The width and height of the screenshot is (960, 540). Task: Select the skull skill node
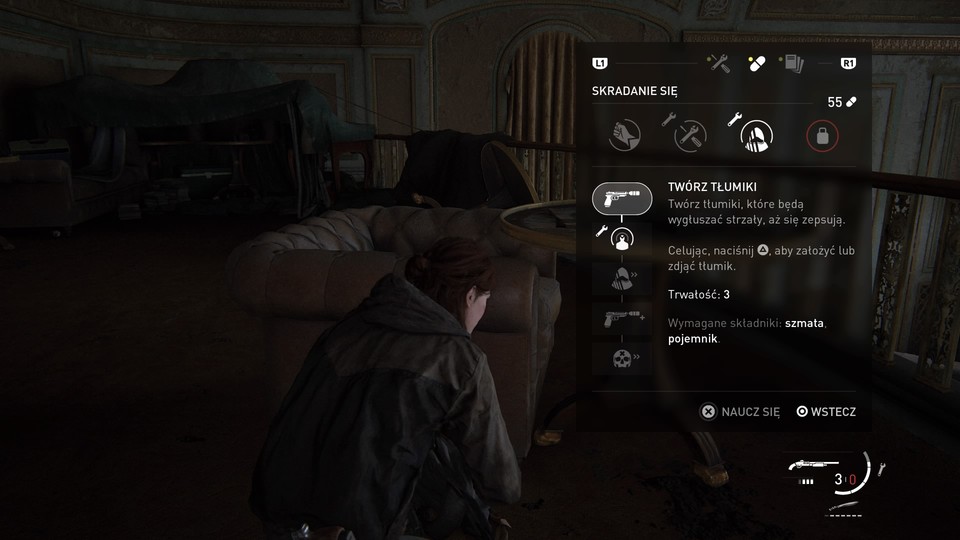[622, 360]
